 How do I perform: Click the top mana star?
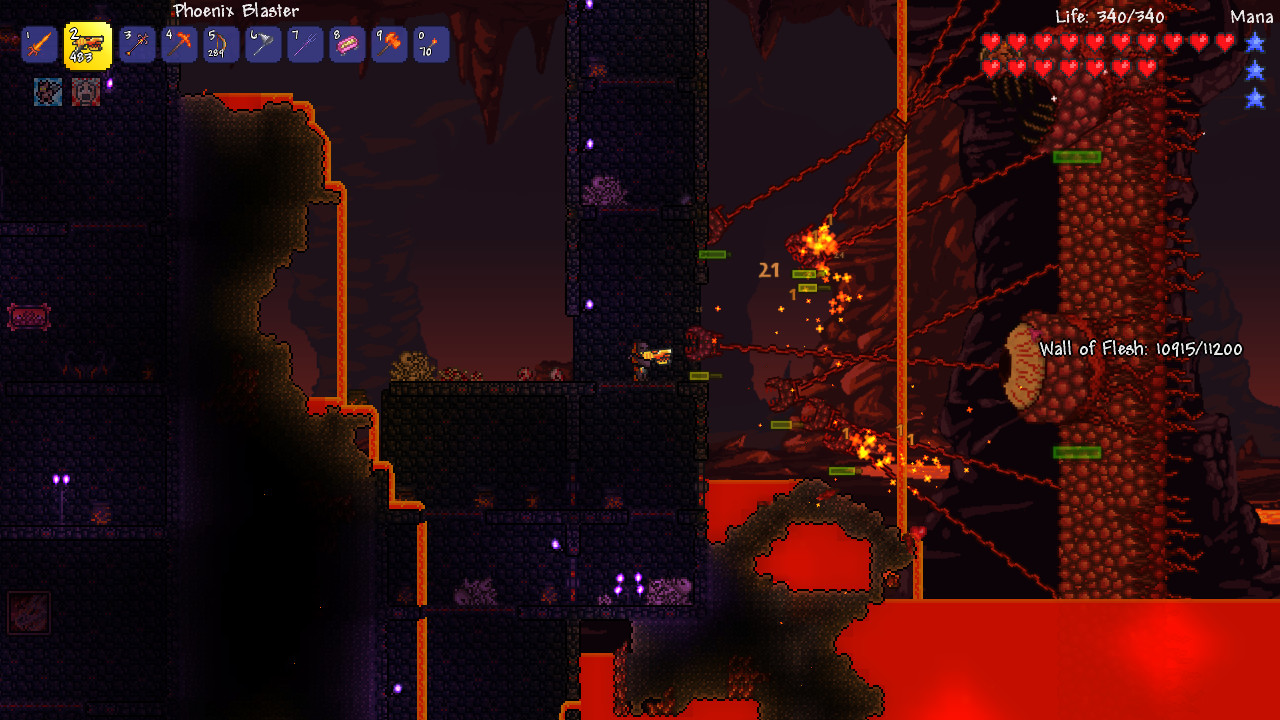click(x=1255, y=44)
